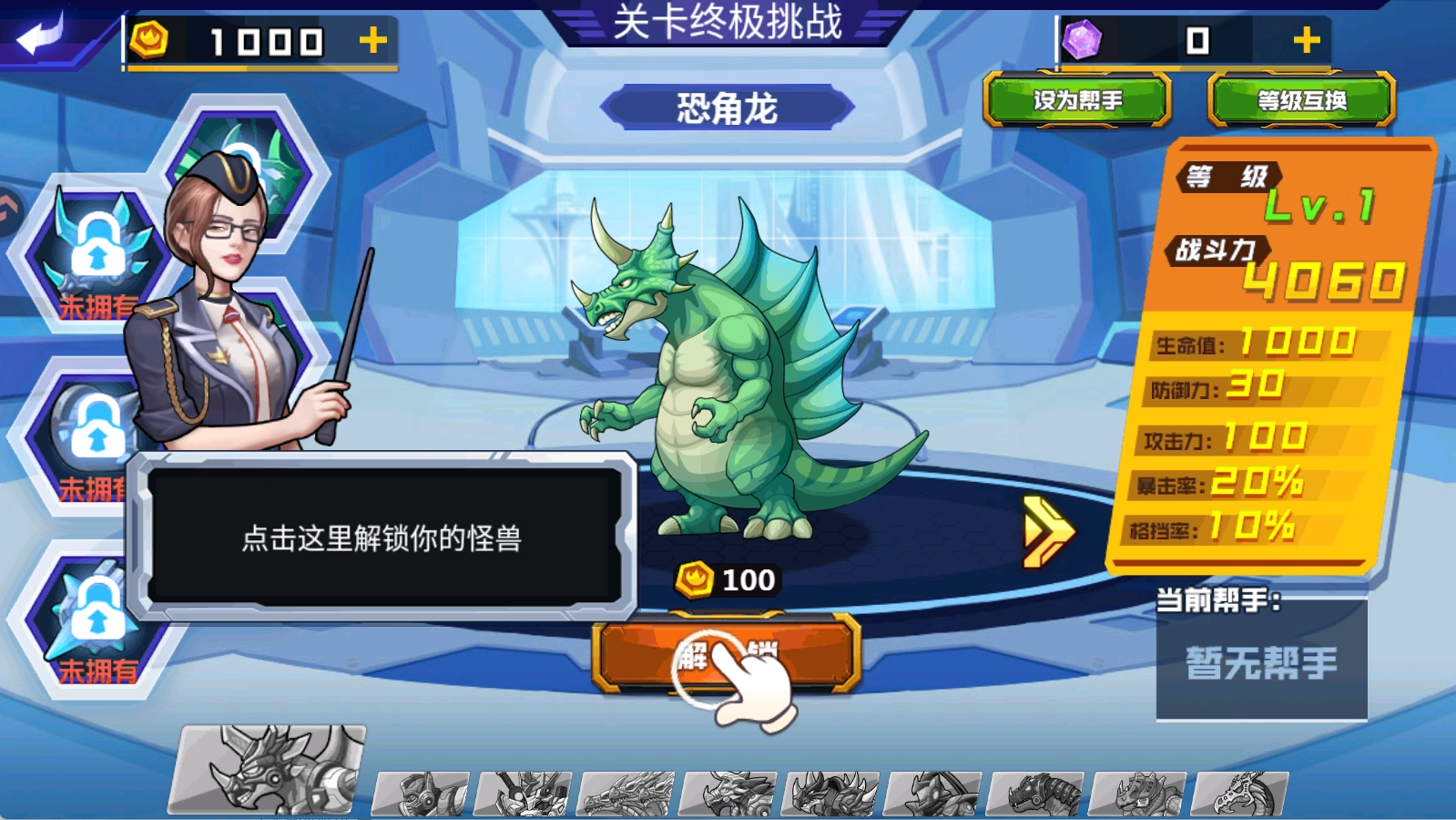Tap the + to buy more gold coins

coord(373,37)
